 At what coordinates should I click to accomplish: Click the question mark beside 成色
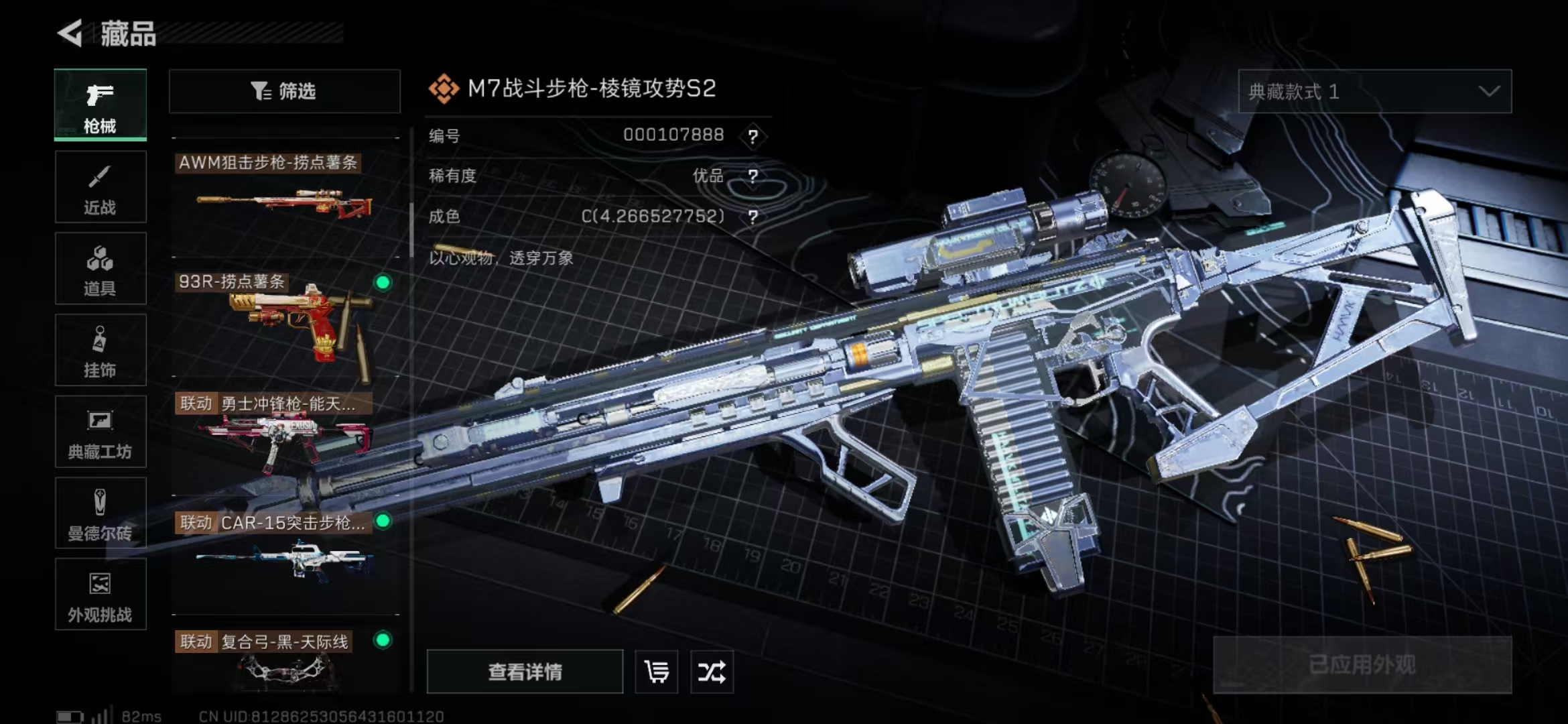click(755, 217)
